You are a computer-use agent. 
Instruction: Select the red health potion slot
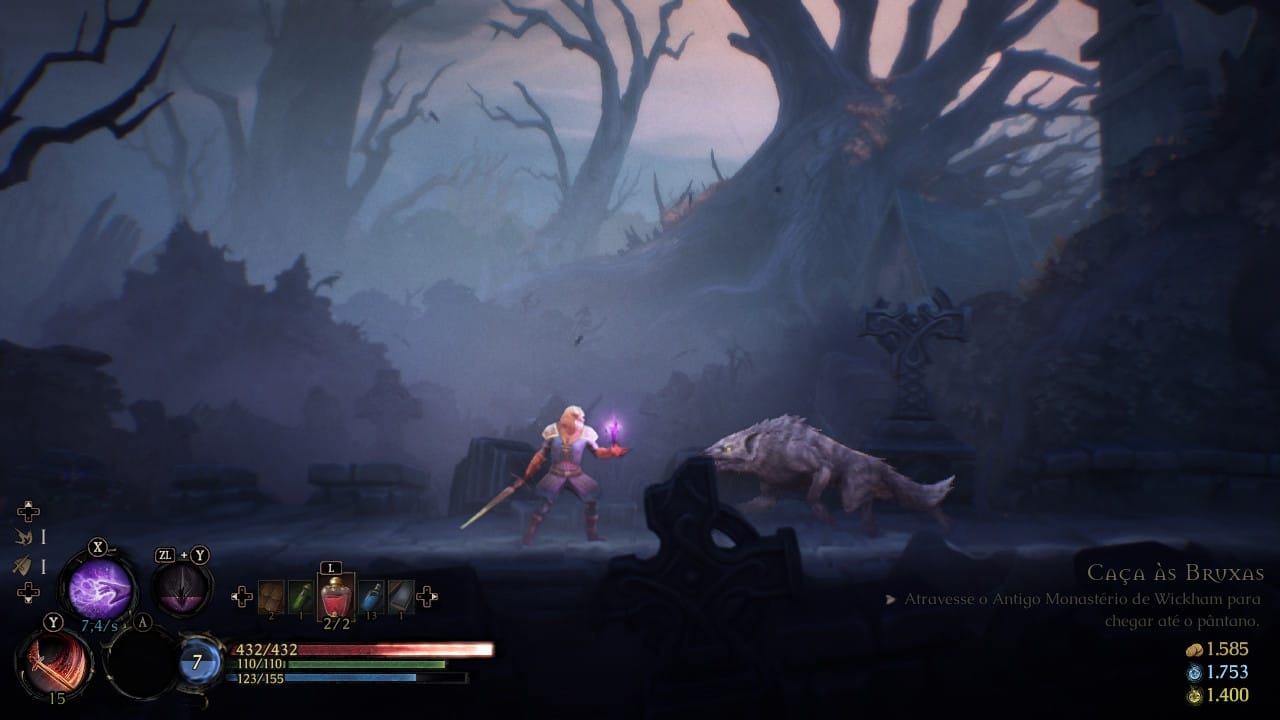[336, 597]
